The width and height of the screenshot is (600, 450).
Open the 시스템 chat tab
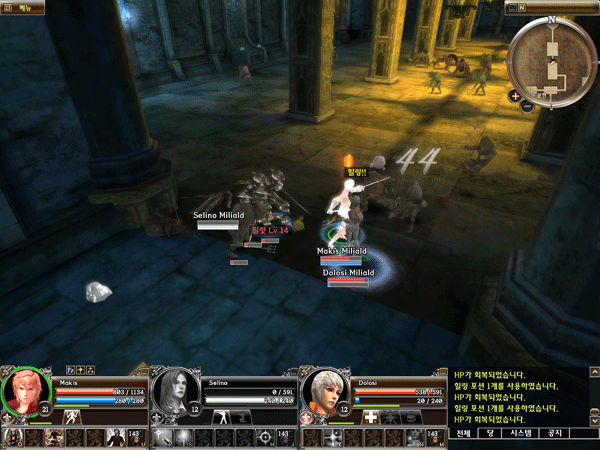click(x=522, y=434)
